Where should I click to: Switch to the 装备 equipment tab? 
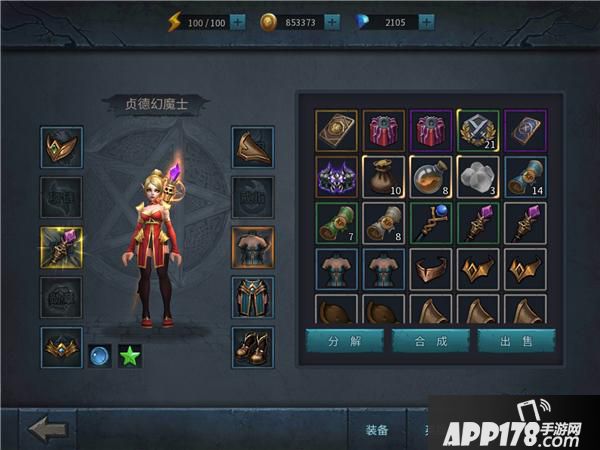[x=377, y=430]
